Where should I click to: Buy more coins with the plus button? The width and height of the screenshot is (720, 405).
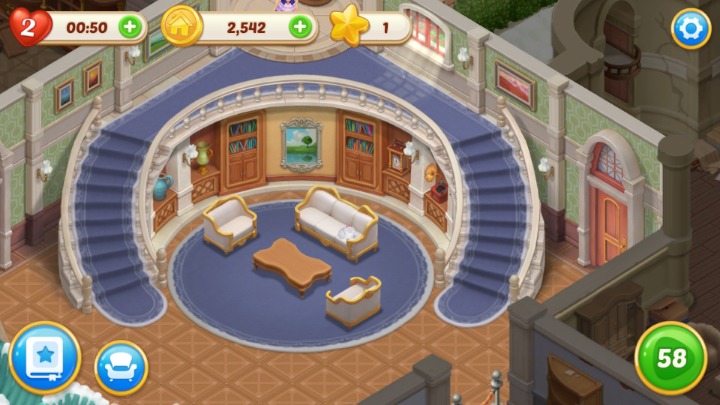299,27
